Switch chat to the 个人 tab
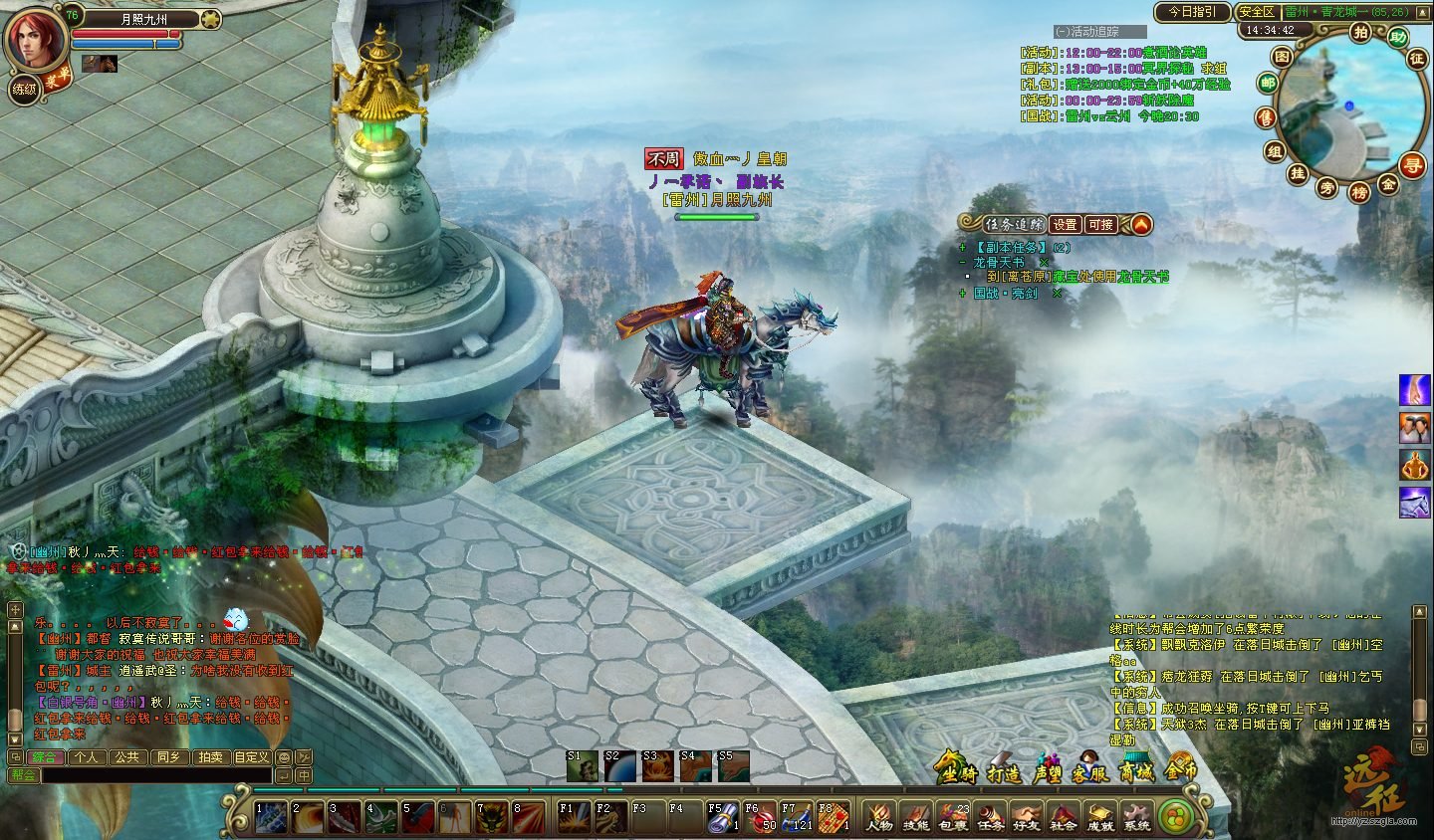Viewport: 1434px width, 840px height. pos(87,757)
